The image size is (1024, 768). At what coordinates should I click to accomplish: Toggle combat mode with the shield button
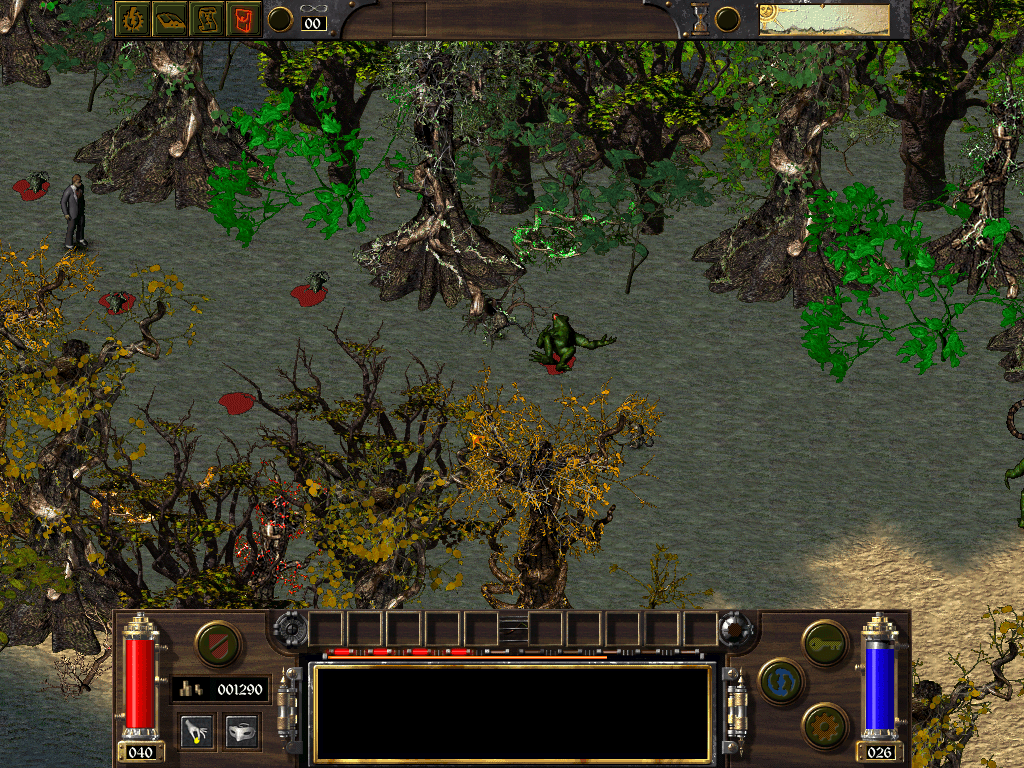click(x=217, y=644)
